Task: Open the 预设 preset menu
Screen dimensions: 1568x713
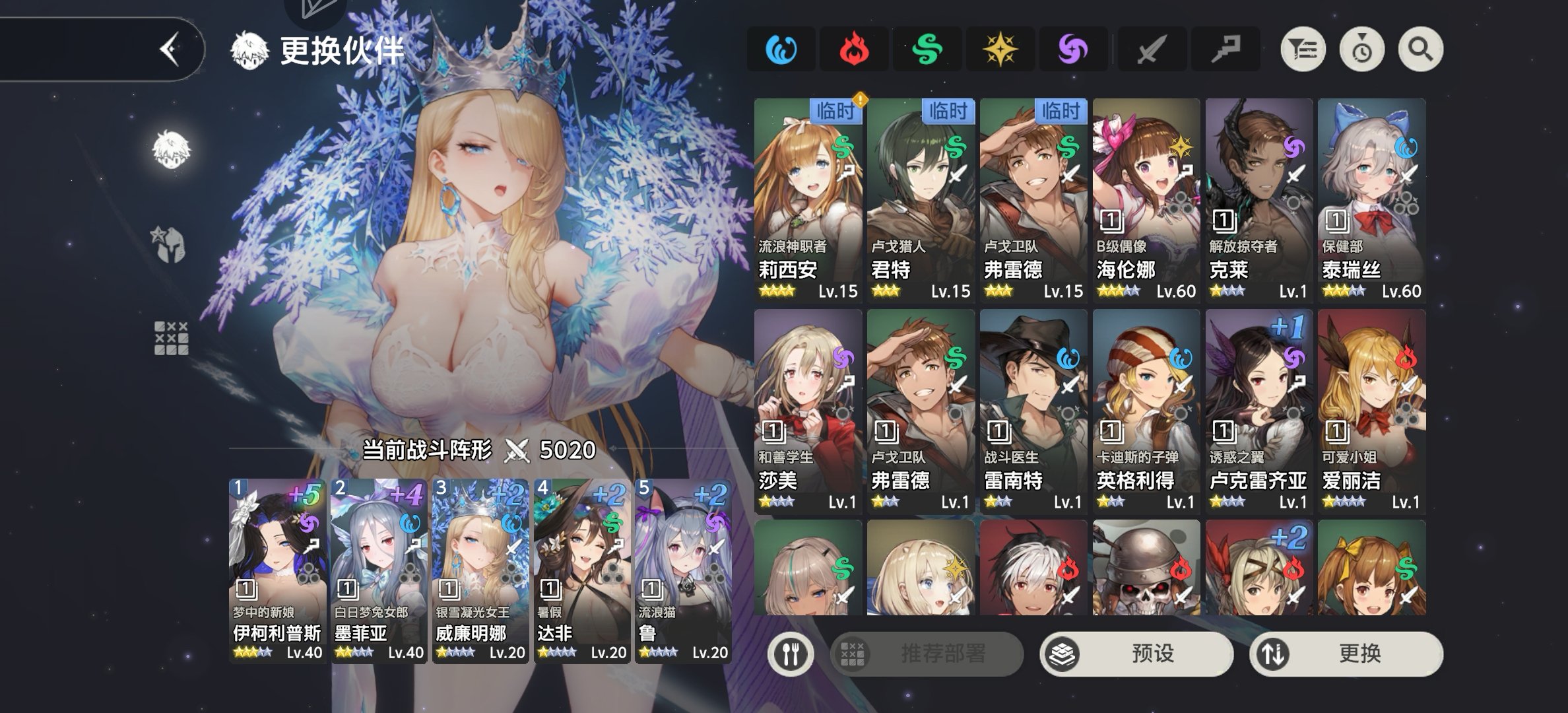Action: 1136,654
